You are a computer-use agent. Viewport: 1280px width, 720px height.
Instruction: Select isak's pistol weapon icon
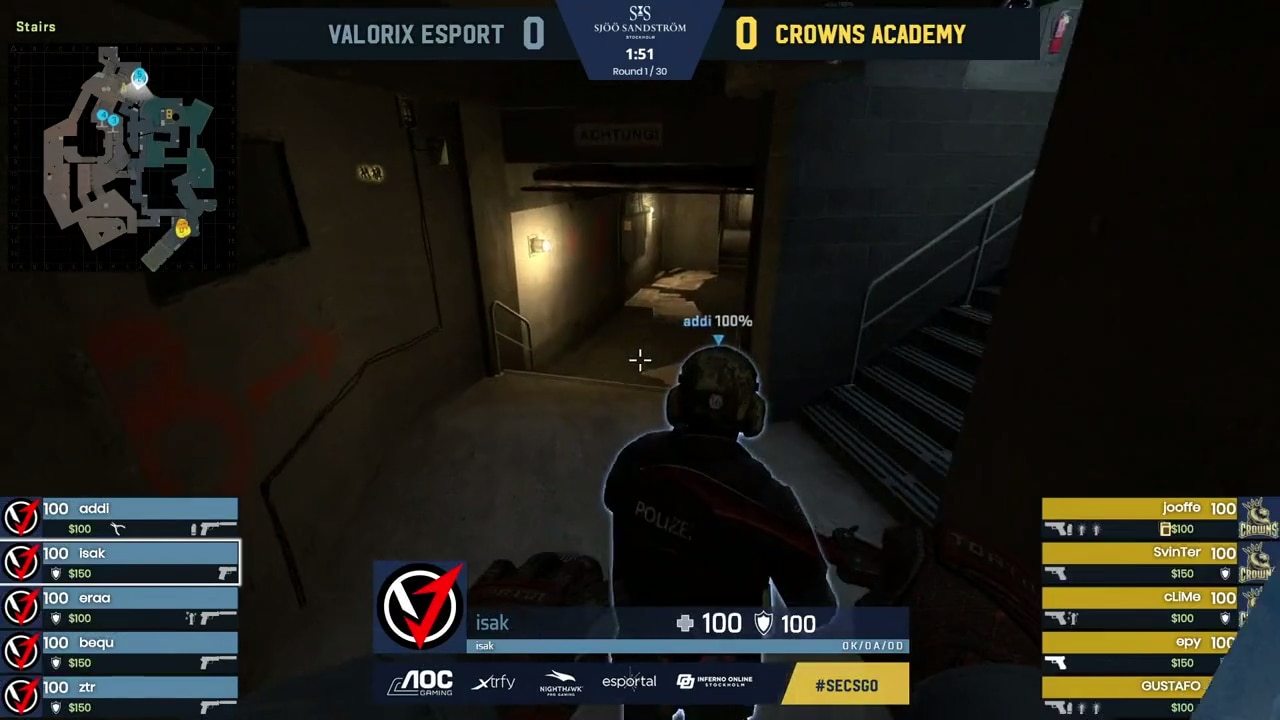(x=227, y=573)
